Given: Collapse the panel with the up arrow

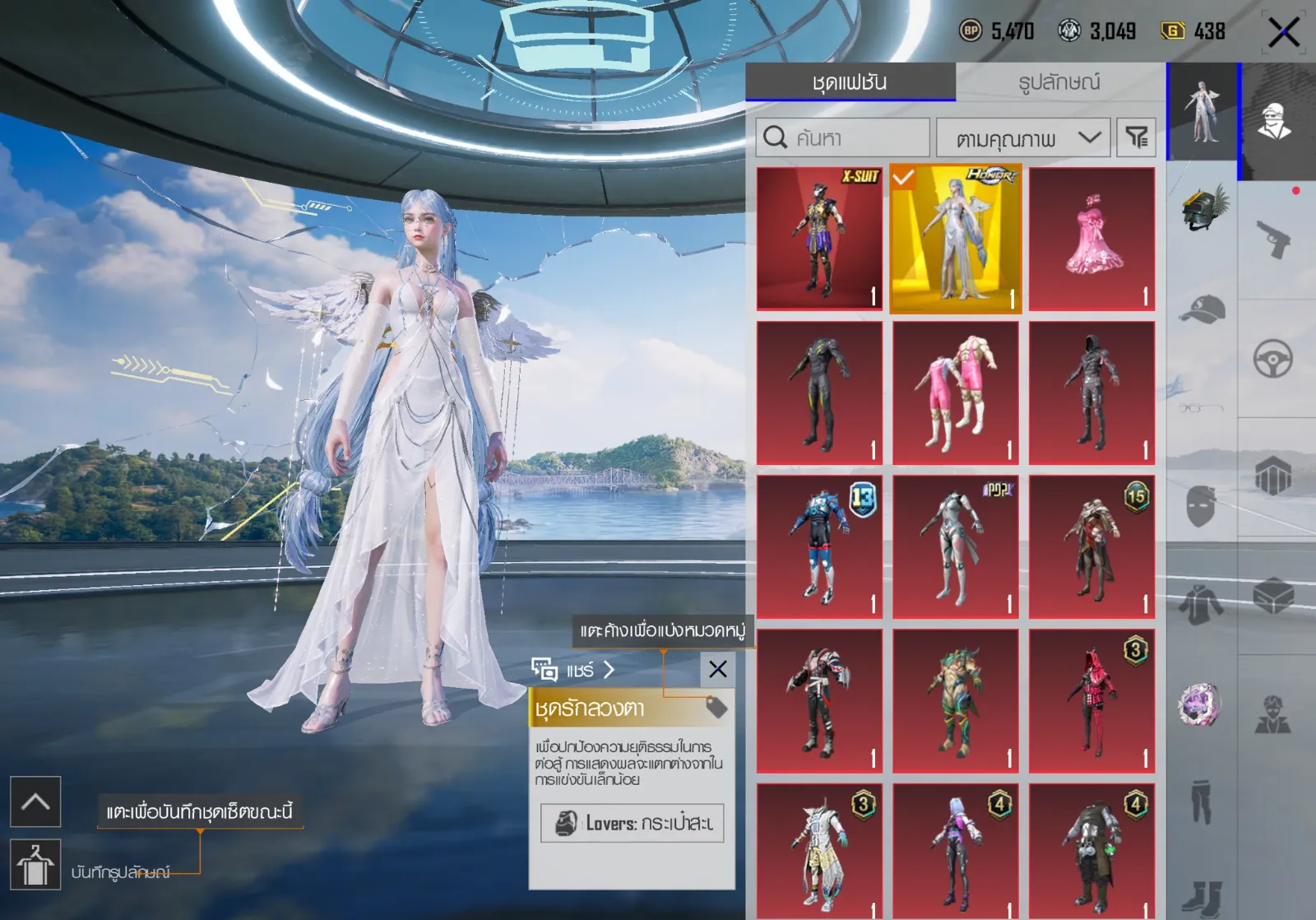Looking at the screenshot, I should tap(35, 802).
